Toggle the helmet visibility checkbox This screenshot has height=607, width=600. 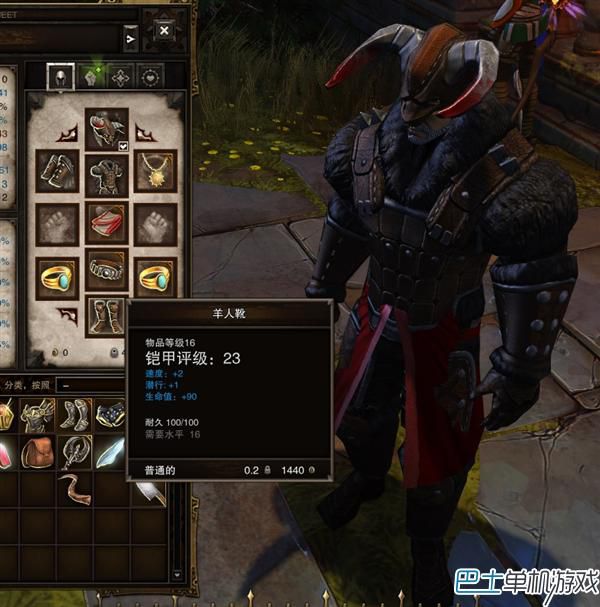(123, 146)
